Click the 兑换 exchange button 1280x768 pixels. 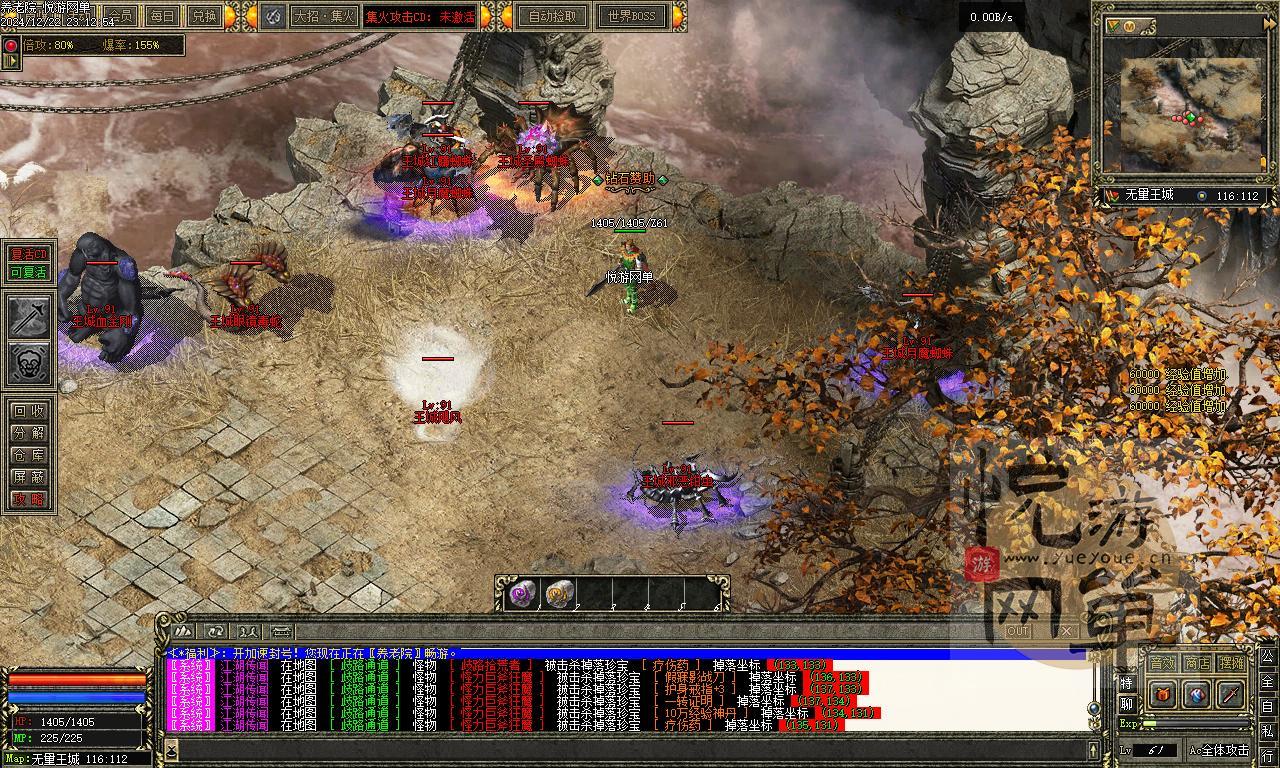click(x=204, y=16)
